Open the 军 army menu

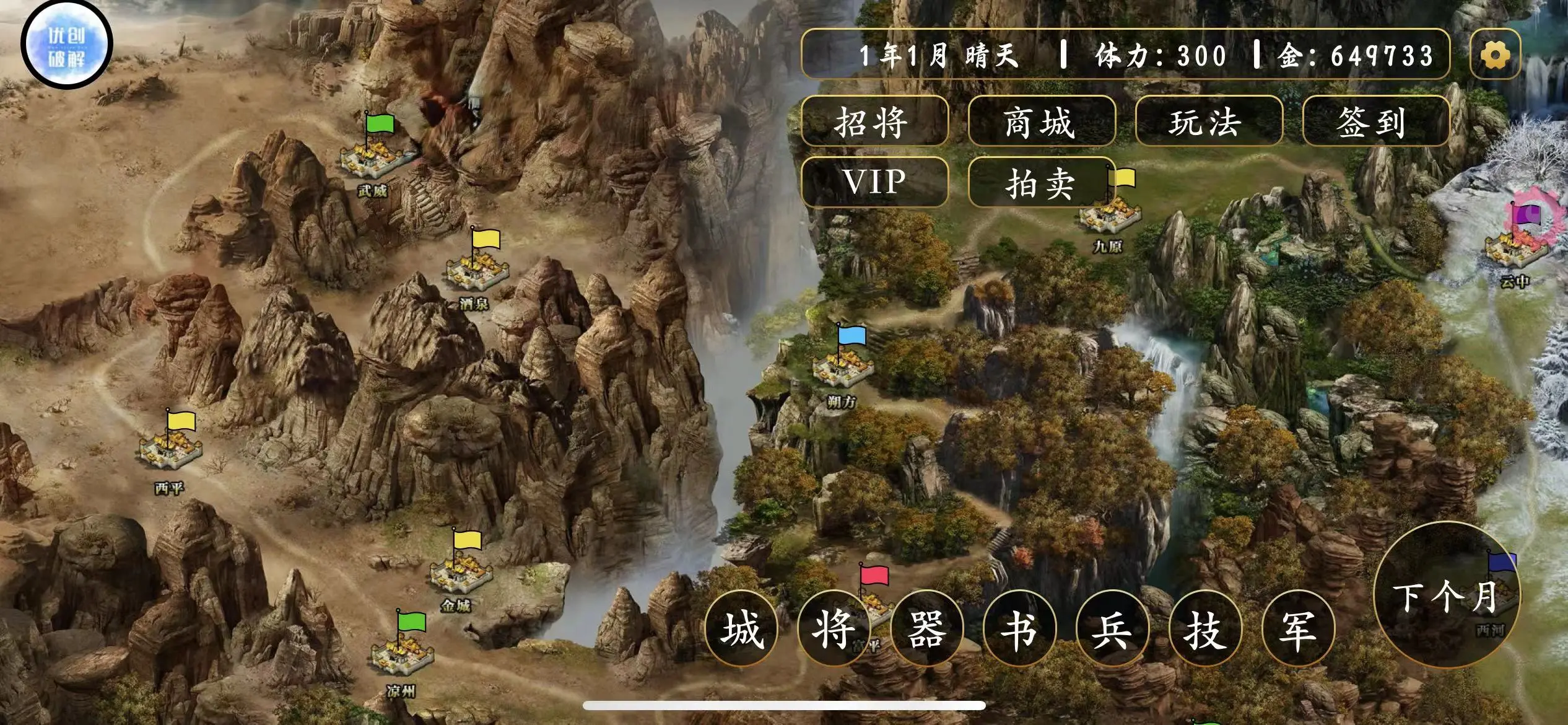1298,628
